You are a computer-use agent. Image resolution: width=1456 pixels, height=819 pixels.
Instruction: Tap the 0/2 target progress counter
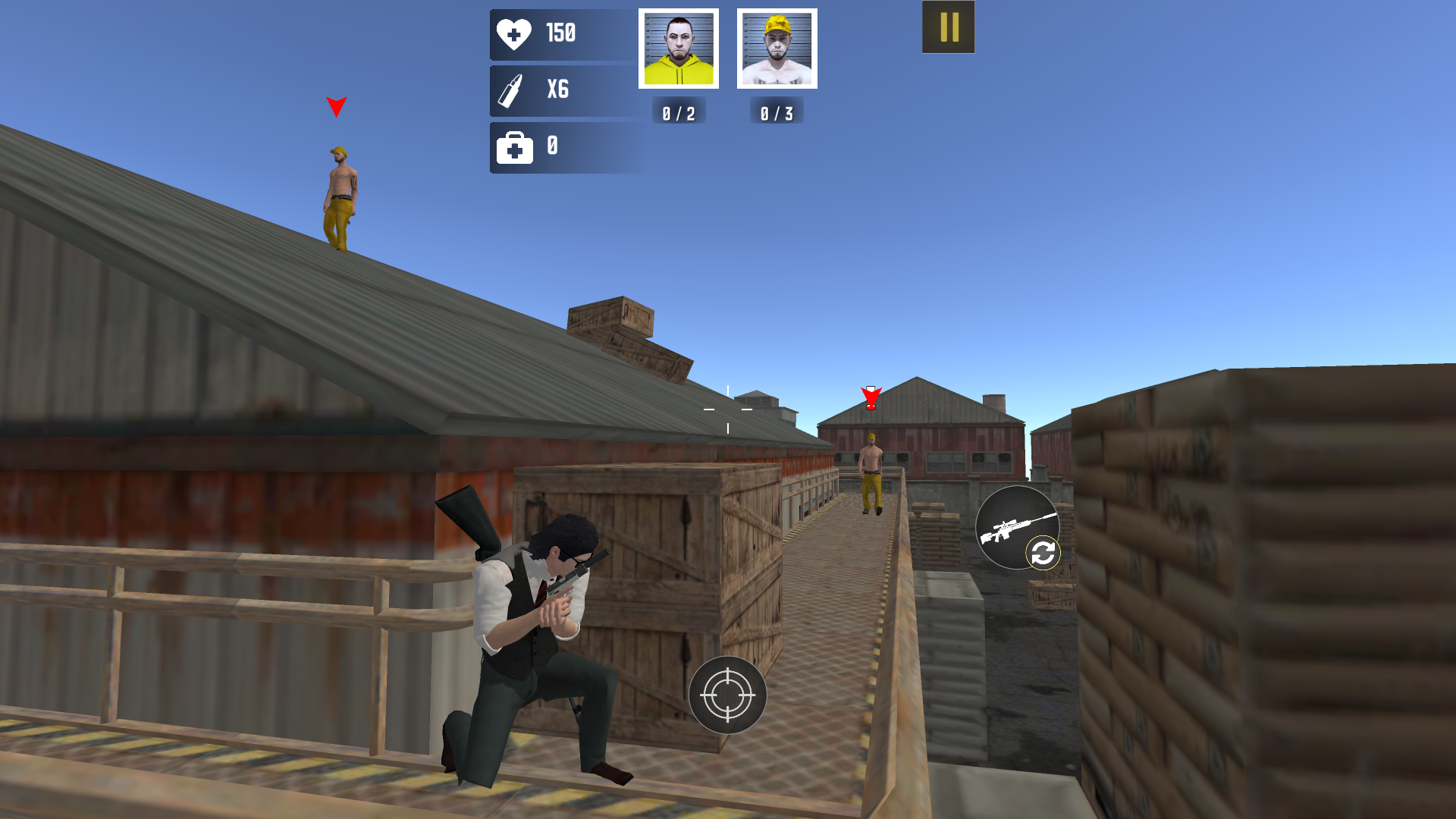click(679, 112)
